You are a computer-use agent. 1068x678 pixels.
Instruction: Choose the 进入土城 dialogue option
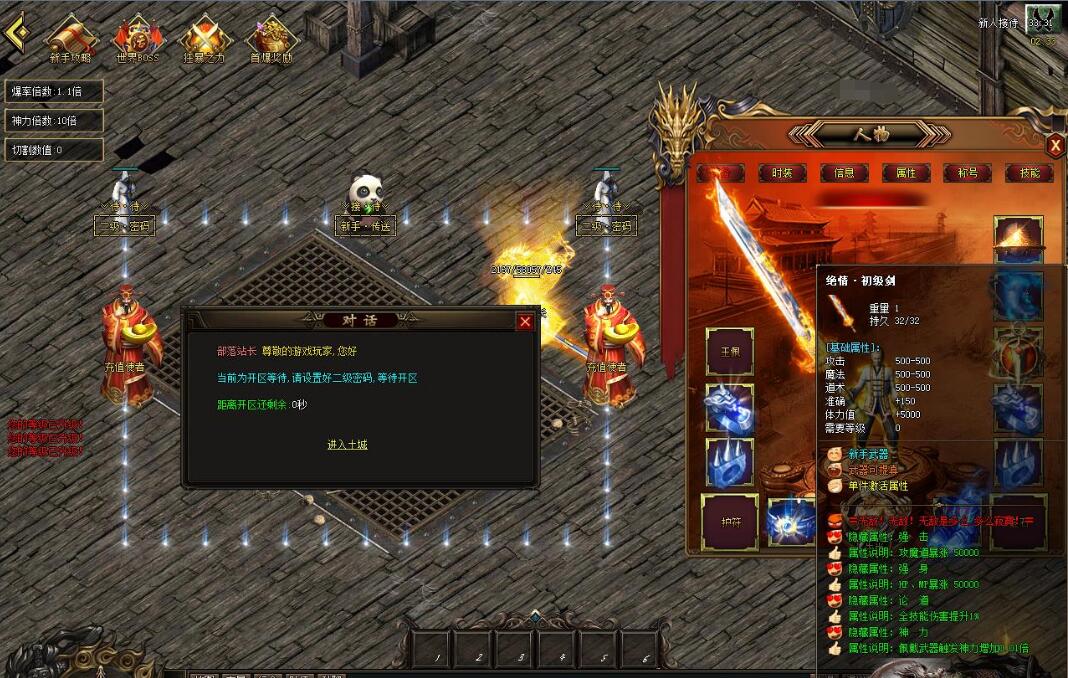(347, 444)
